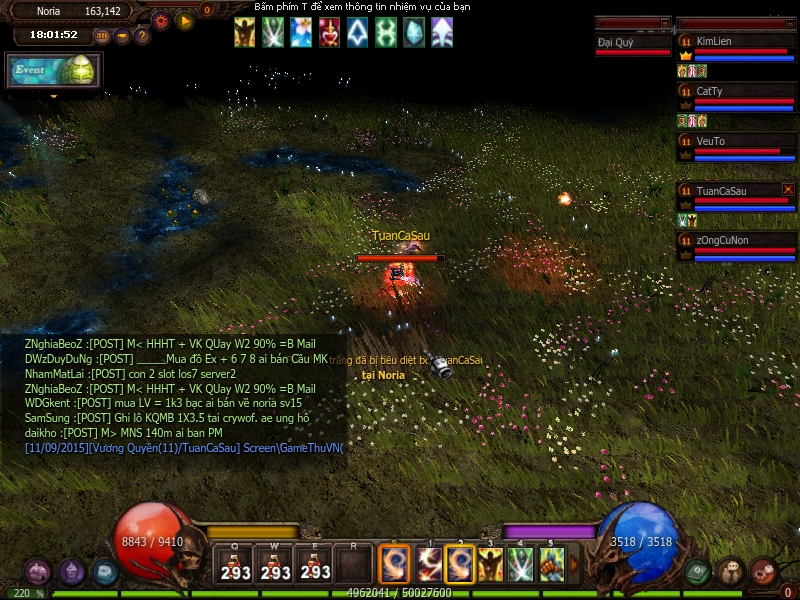This screenshot has width=800, height=600.
Task: Click the Đại Quý target frame
Action: (x=633, y=44)
